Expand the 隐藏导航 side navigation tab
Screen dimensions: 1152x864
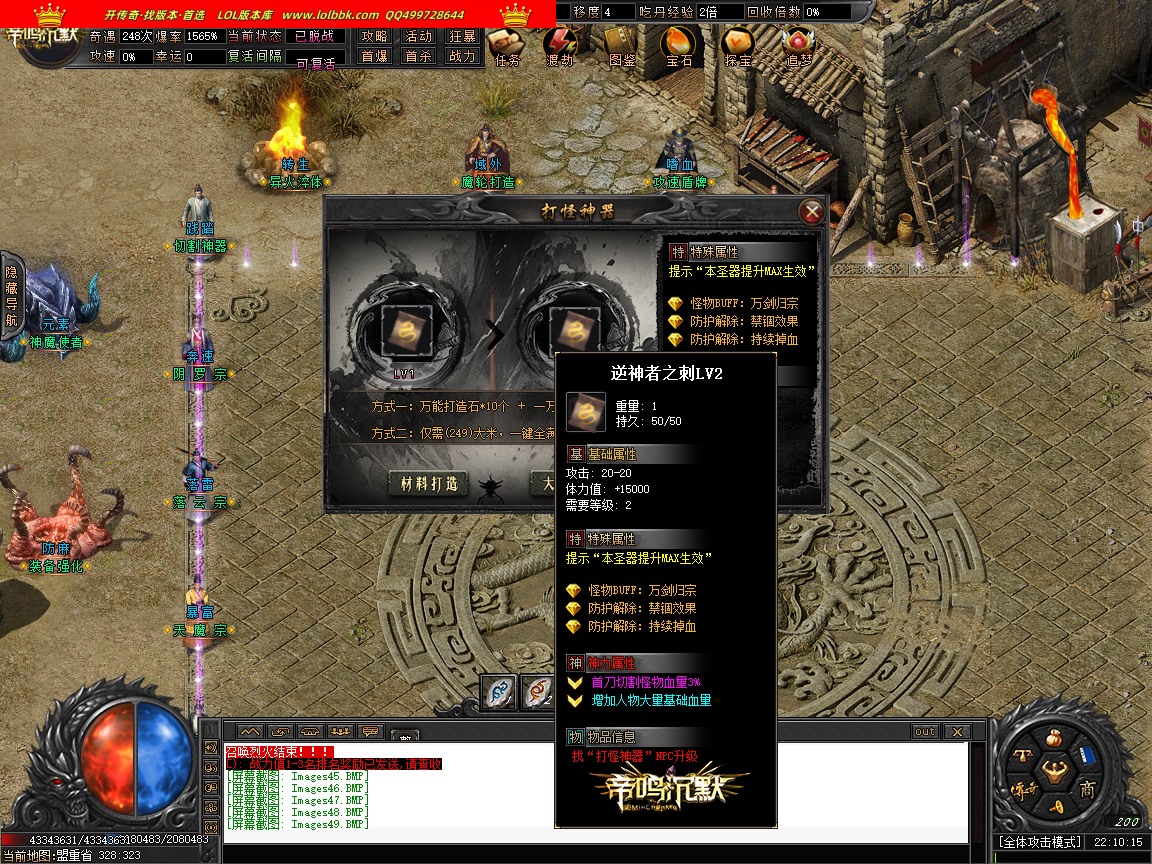(12, 297)
